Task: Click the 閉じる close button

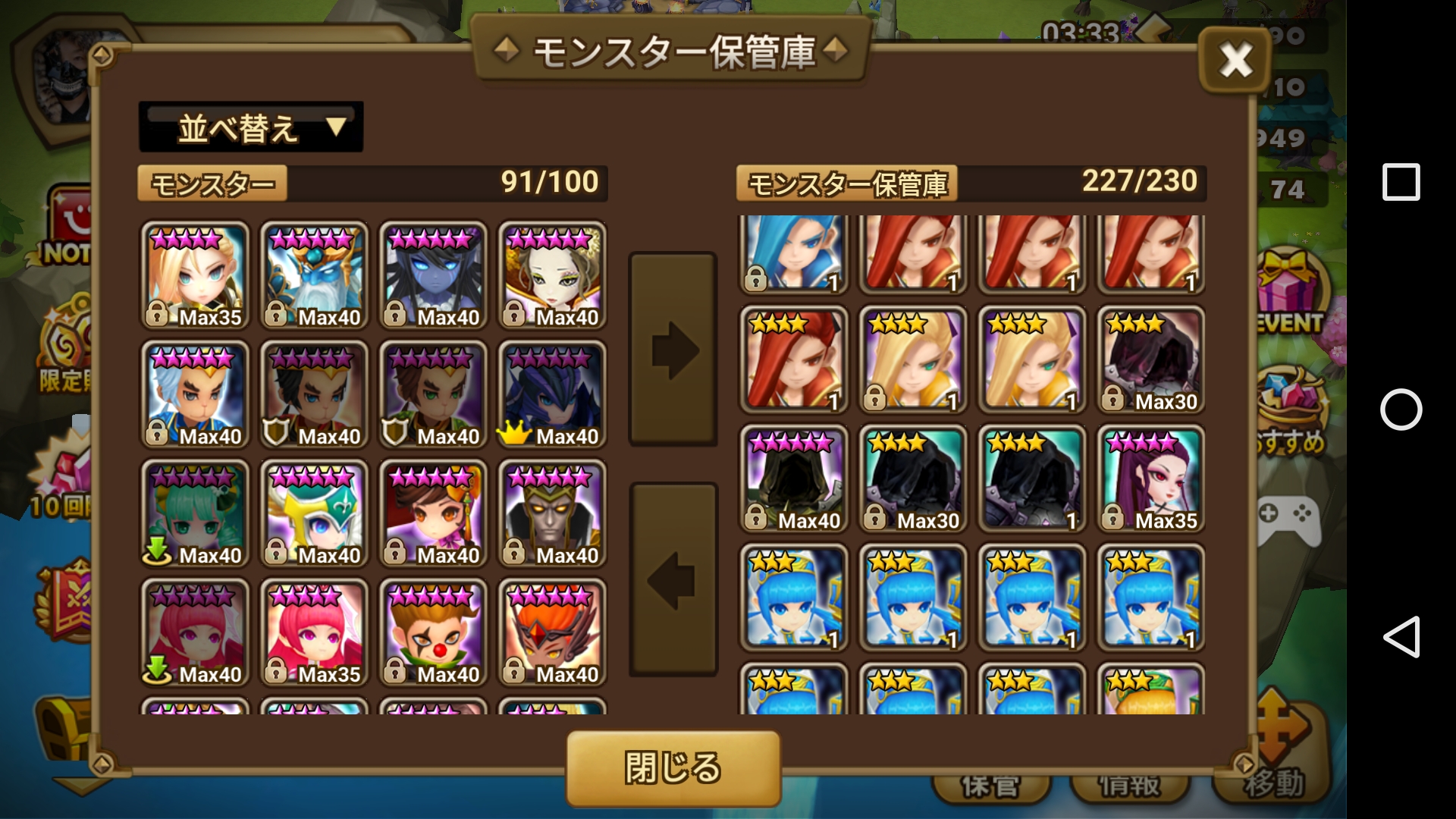Action: pos(673,767)
